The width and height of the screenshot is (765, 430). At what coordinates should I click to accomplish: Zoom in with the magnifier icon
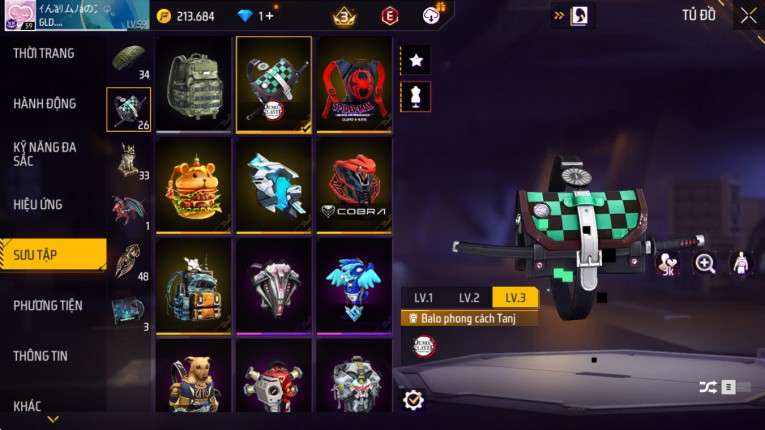click(x=705, y=263)
